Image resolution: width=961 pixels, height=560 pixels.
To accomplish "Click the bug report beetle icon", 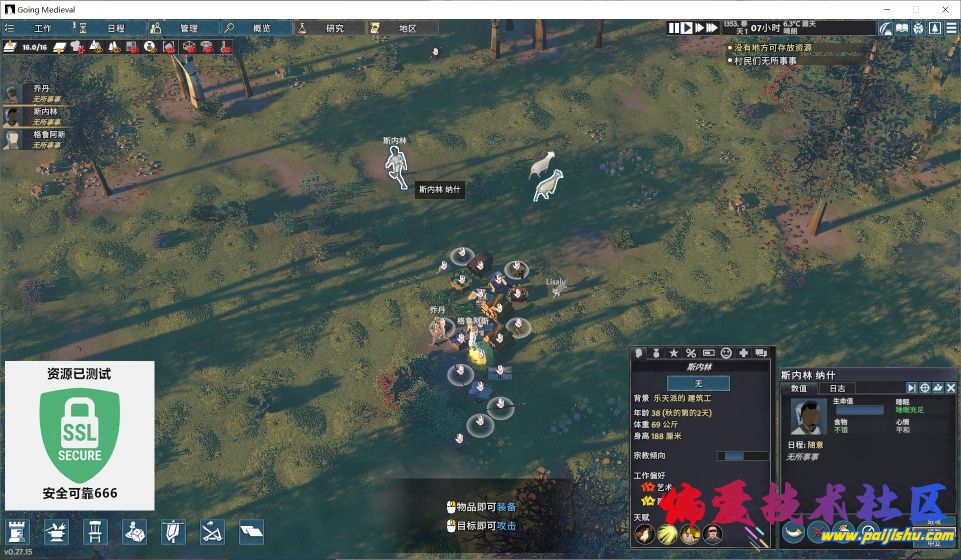I will pyautogui.click(x=919, y=28).
